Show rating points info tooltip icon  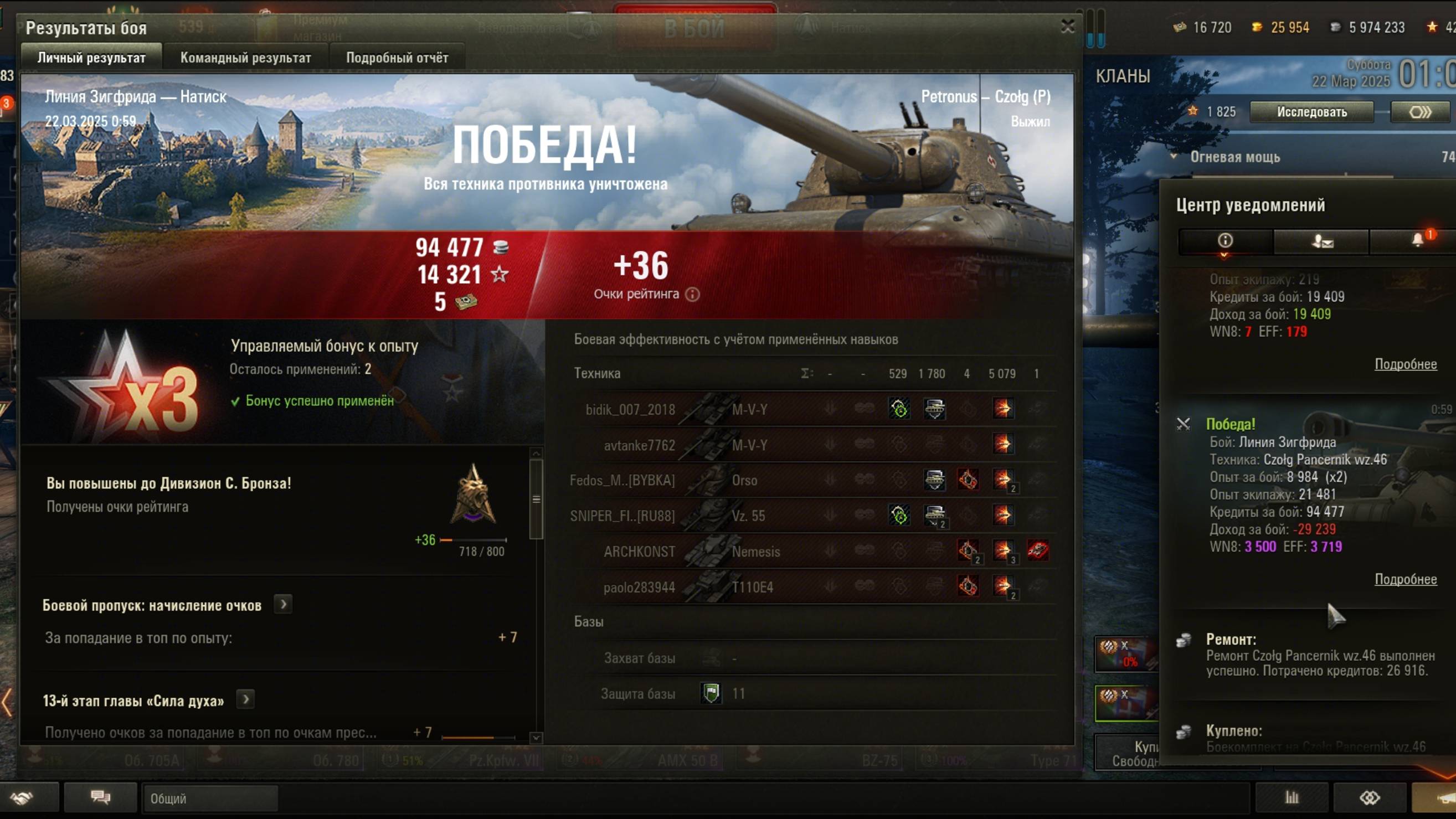click(692, 295)
